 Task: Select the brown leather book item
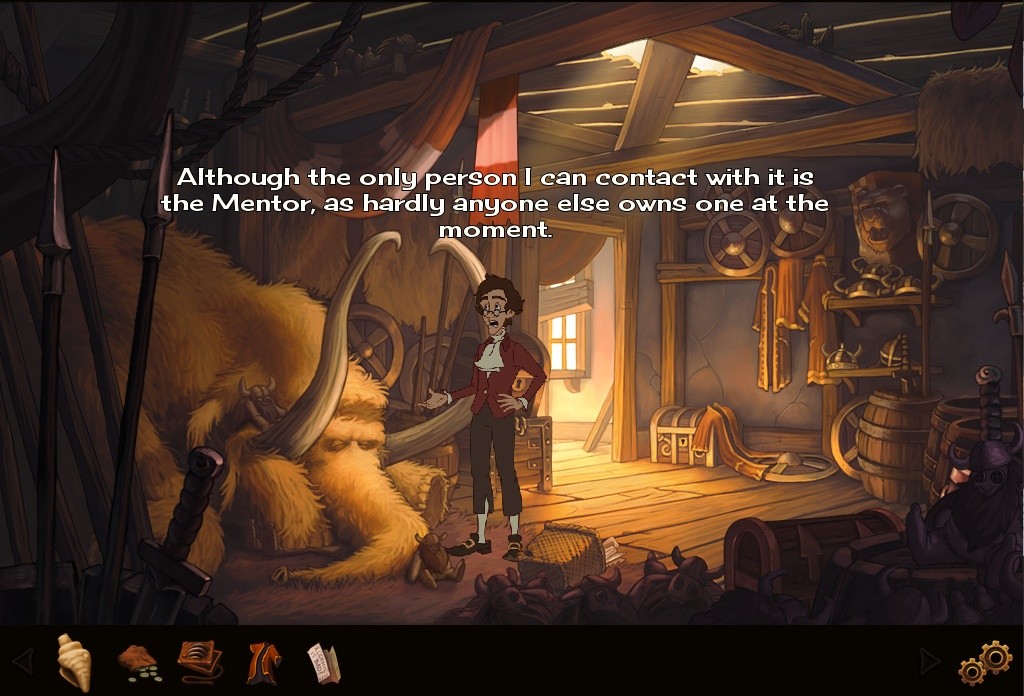point(200,660)
